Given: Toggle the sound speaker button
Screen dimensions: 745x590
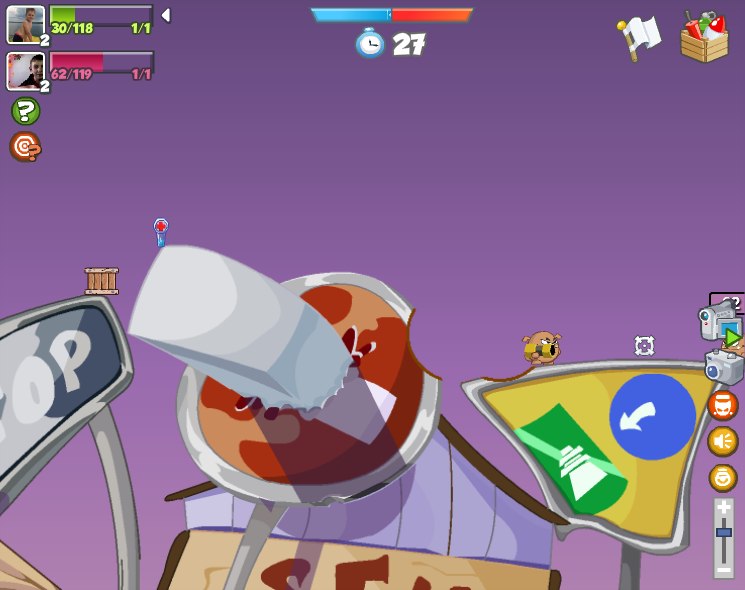Looking at the screenshot, I should coord(722,441).
